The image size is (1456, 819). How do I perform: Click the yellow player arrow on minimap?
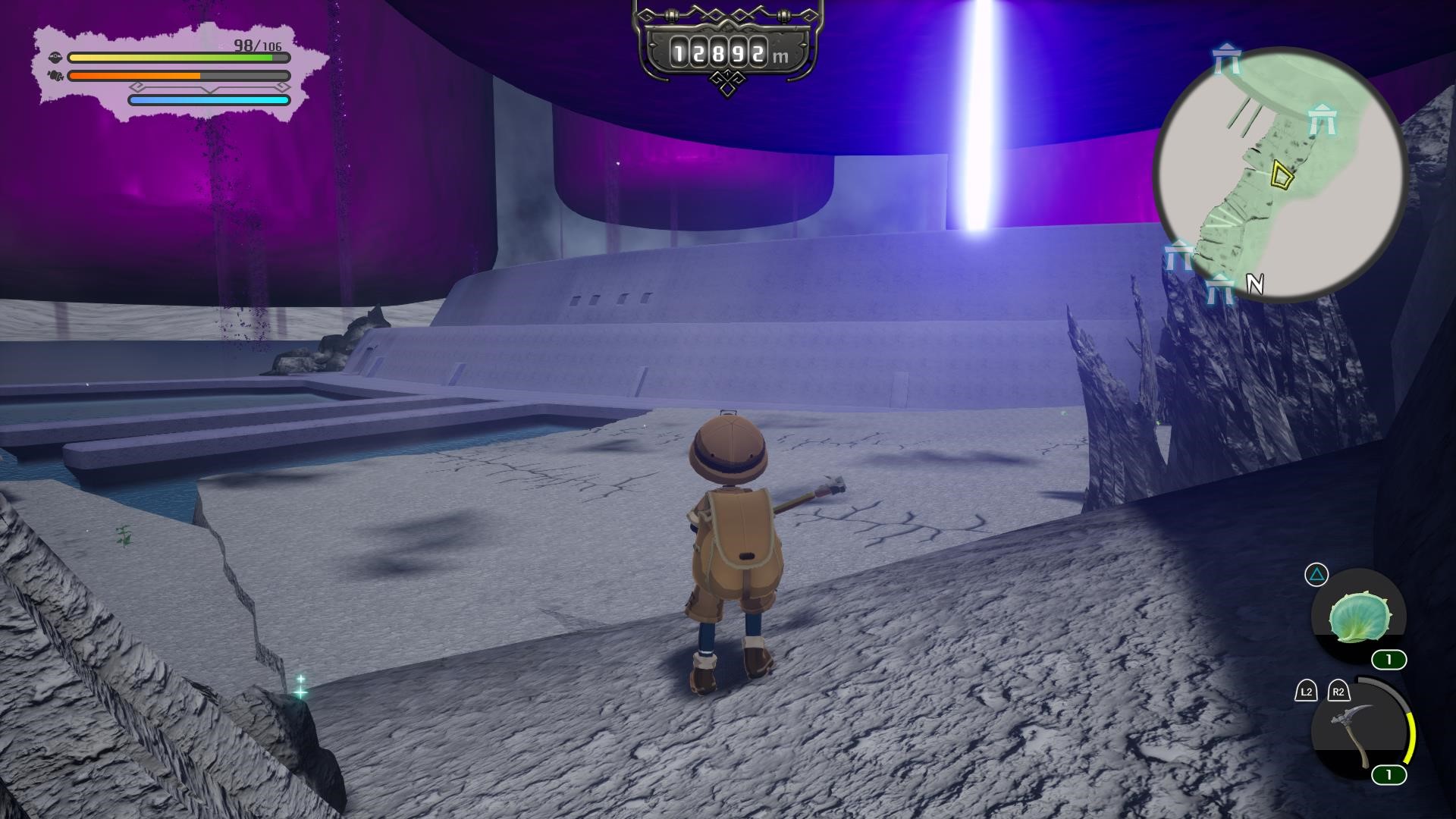1281,175
